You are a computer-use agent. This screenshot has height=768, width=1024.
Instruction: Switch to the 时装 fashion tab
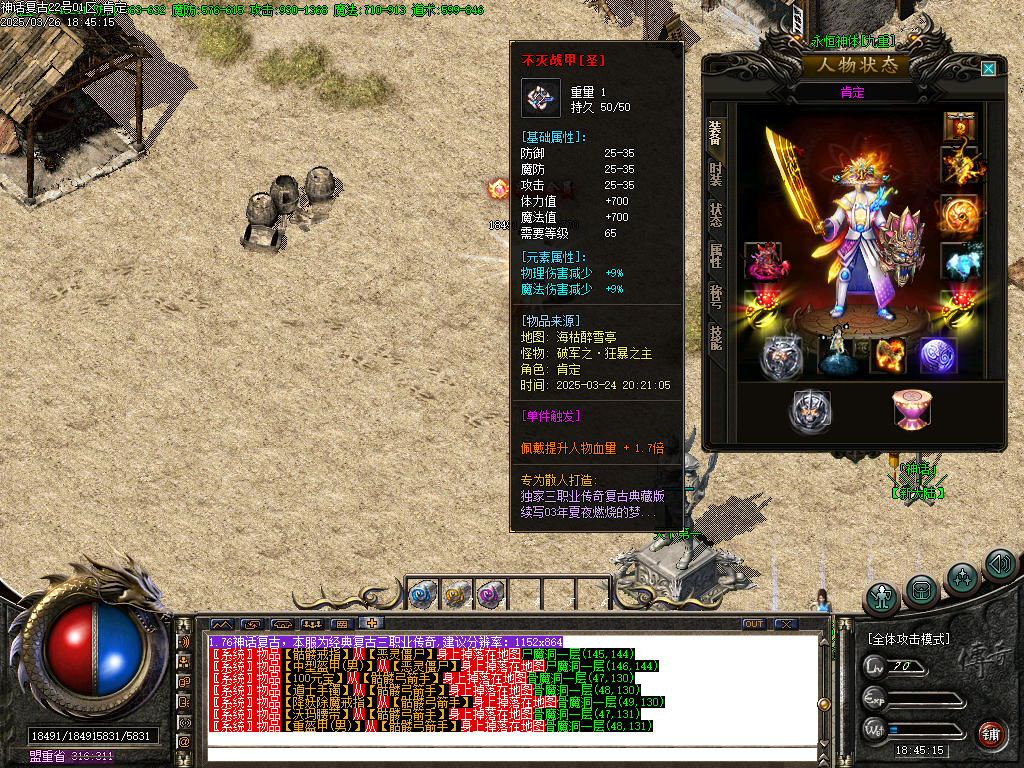(x=716, y=177)
